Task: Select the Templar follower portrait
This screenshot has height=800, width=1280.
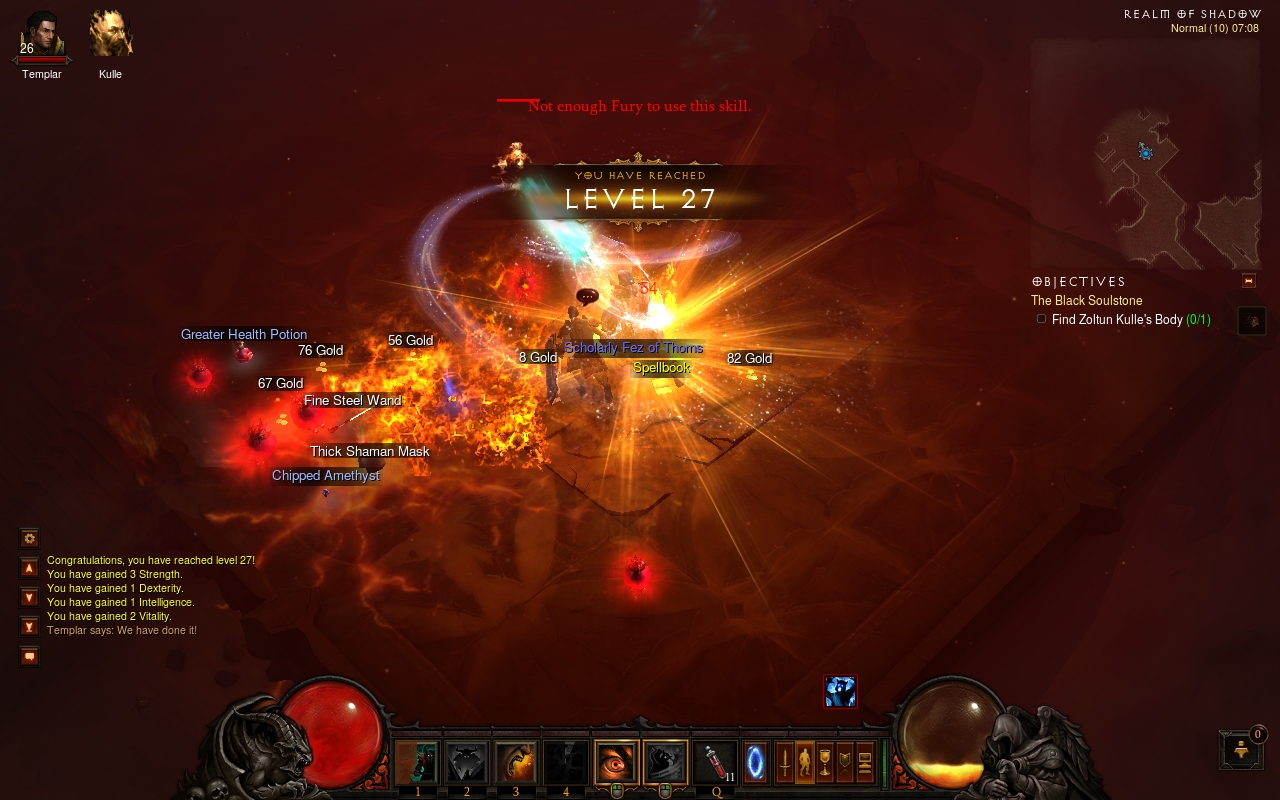Action: coord(42,35)
